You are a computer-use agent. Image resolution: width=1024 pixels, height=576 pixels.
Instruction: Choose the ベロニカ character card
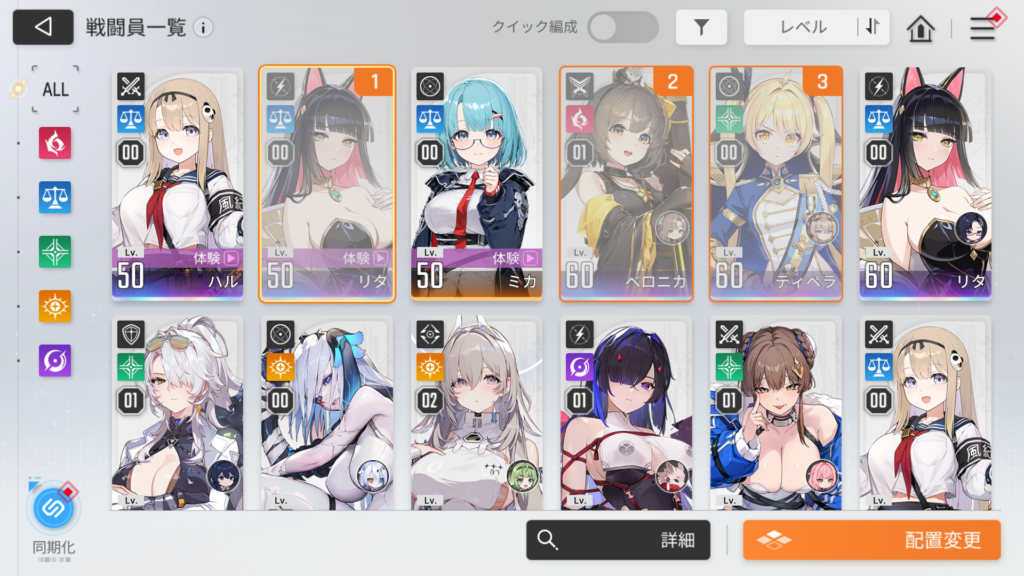pyautogui.click(x=626, y=184)
